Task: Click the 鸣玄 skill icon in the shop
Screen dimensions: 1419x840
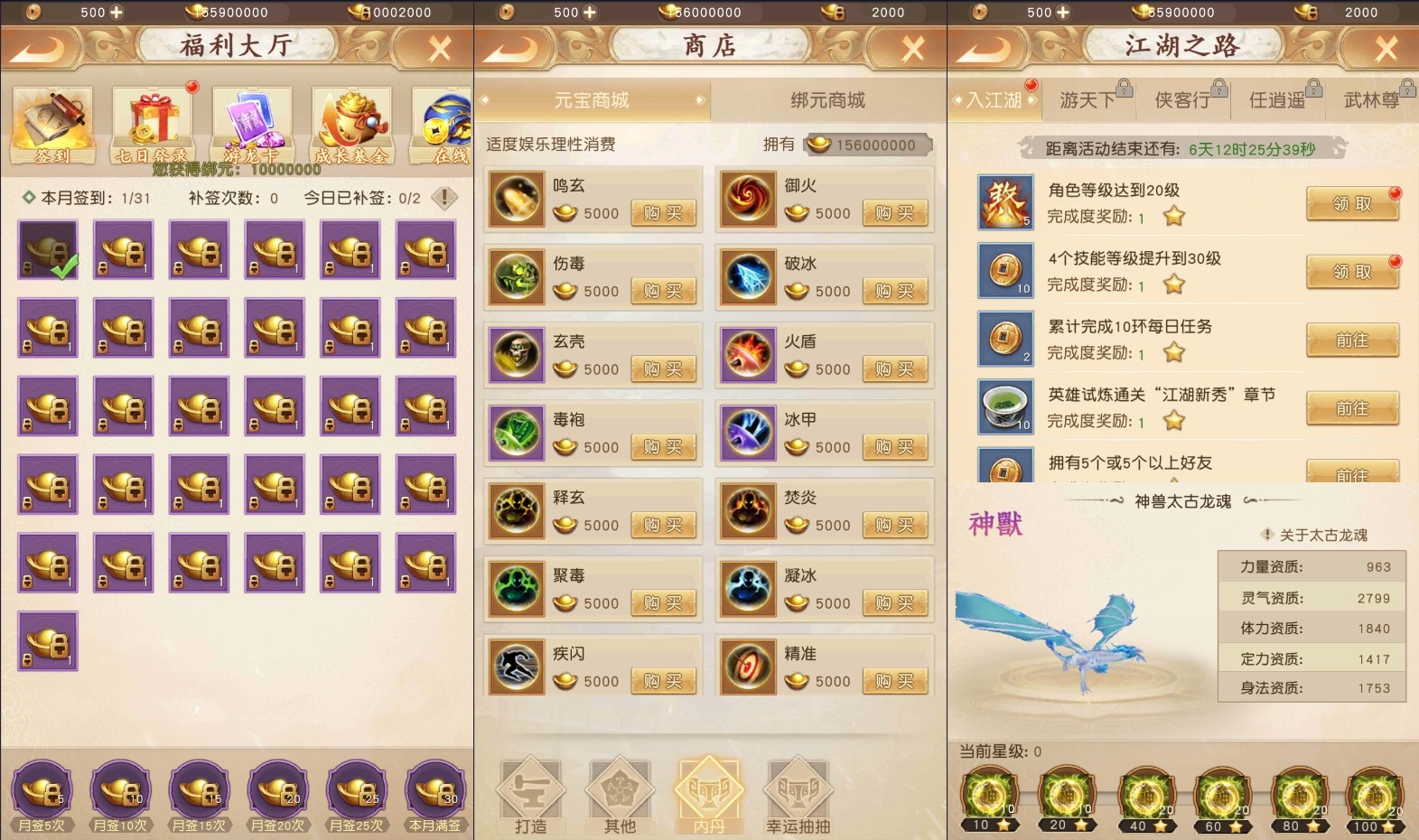Action: [x=516, y=199]
